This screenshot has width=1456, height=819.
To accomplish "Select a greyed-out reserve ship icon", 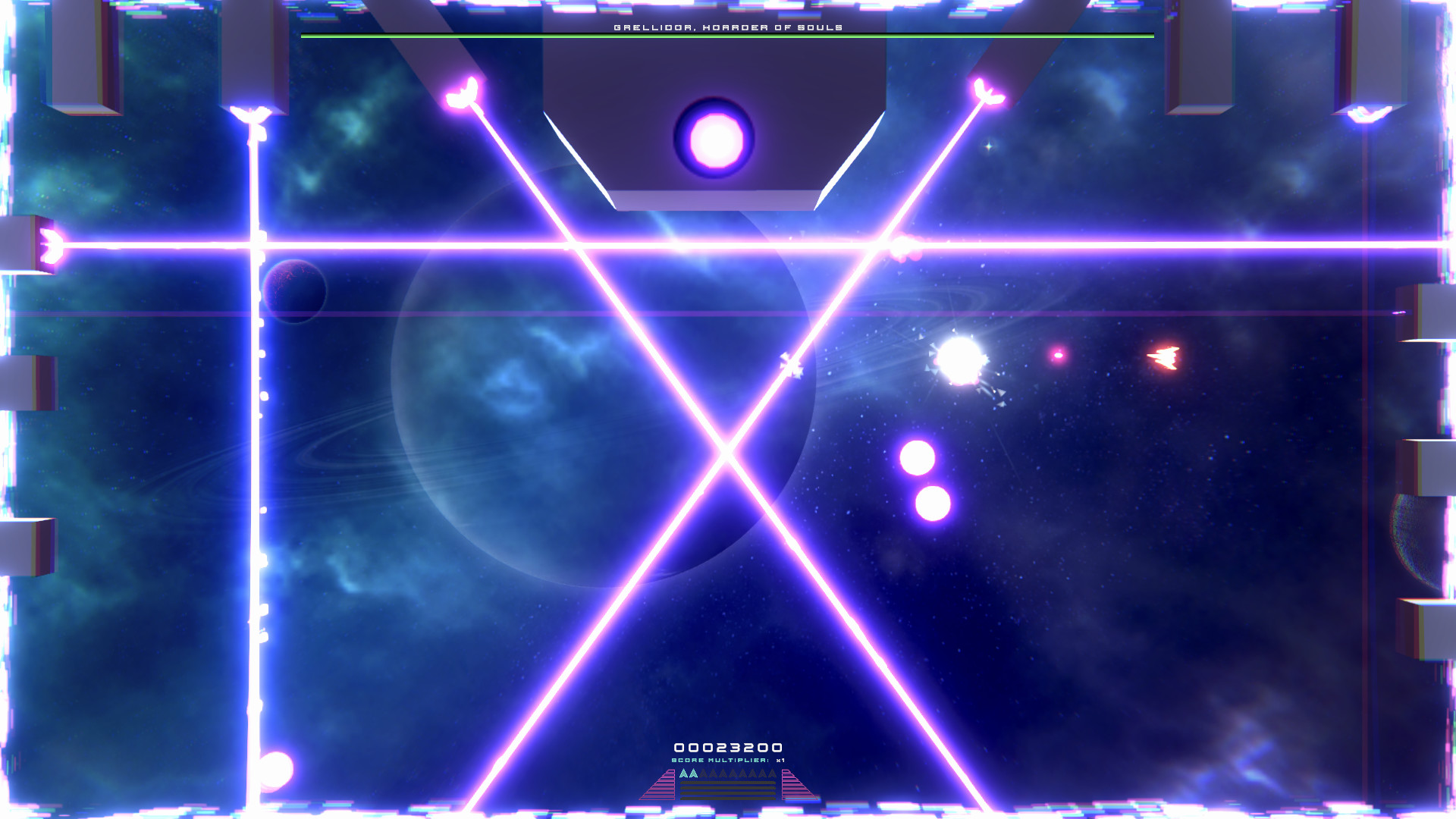I will (704, 773).
